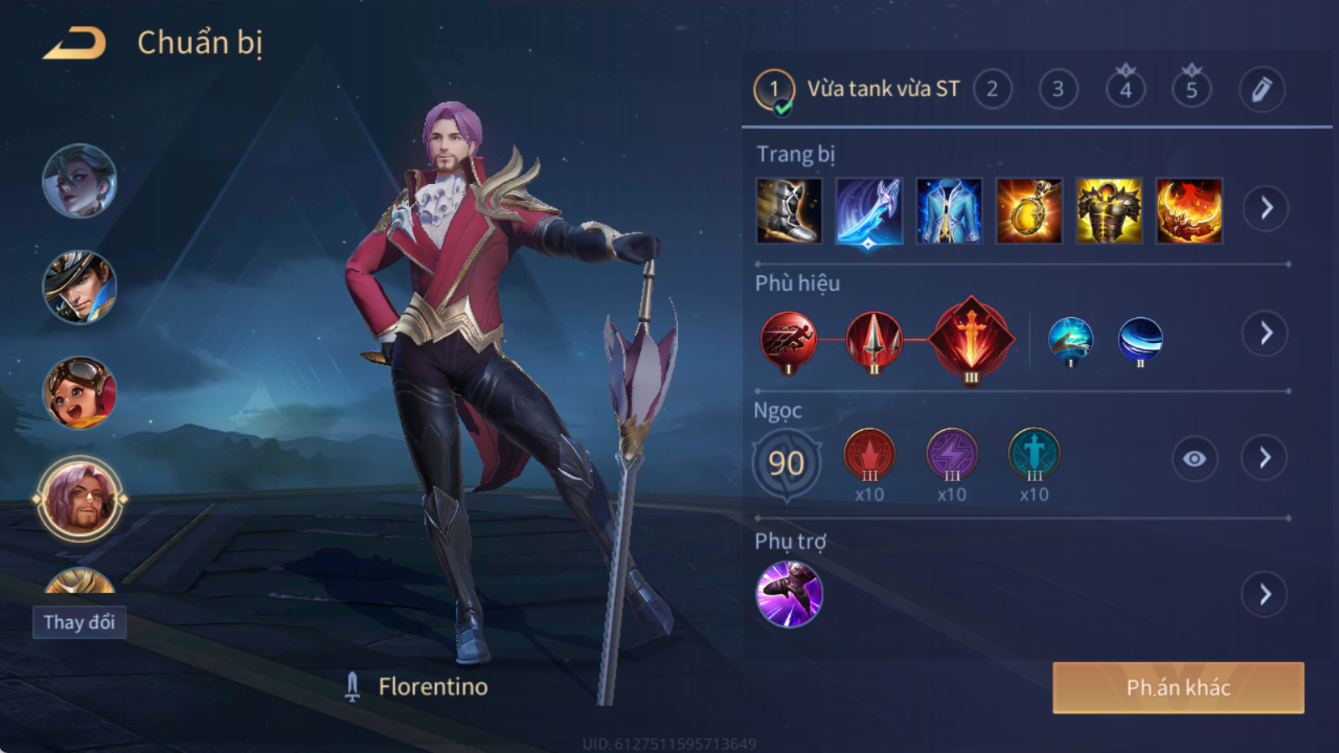Select the red sword badge emblem
The width and height of the screenshot is (1339, 753).
pos(971,340)
